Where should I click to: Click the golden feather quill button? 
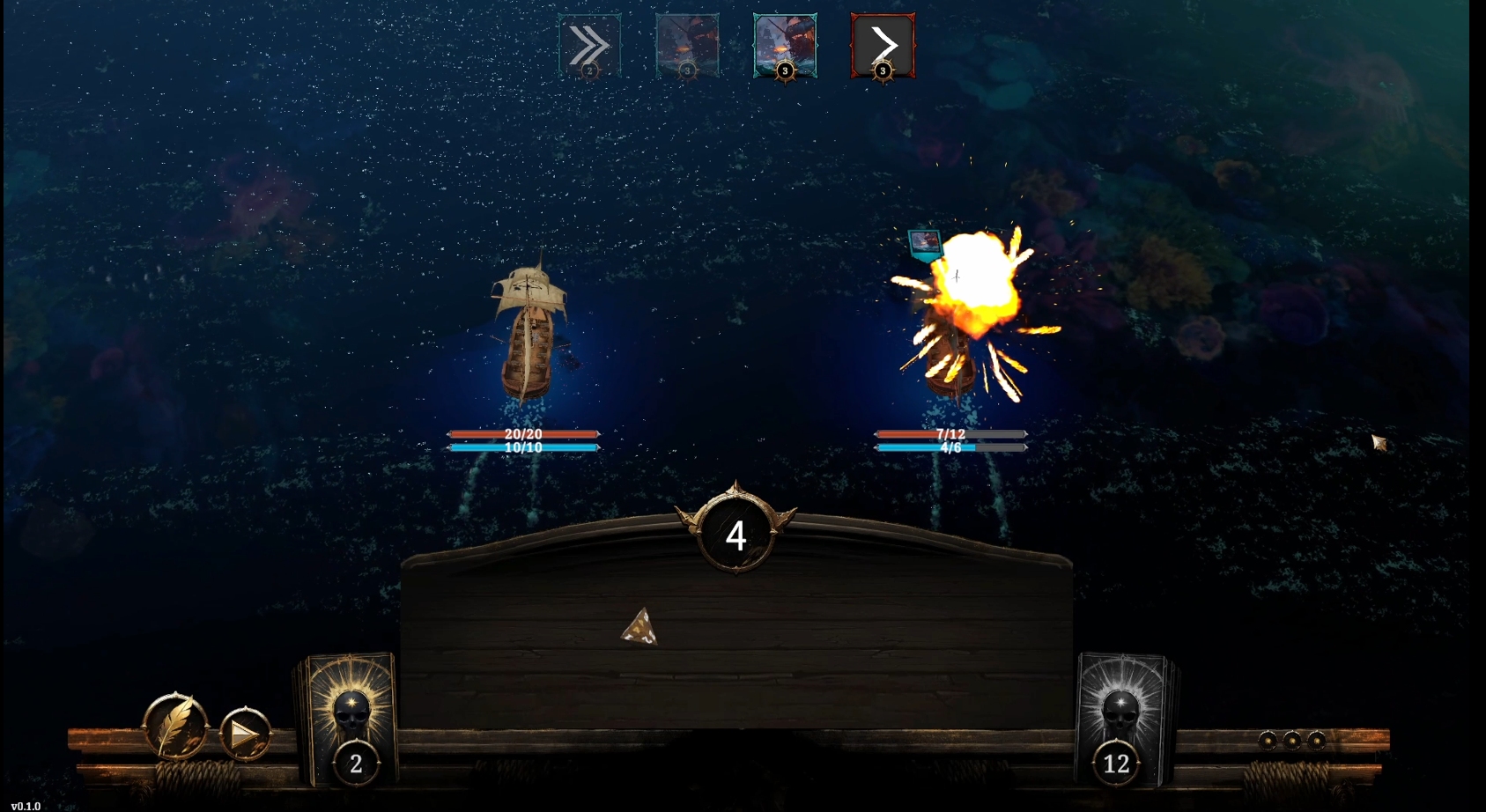click(x=175, y=727)
